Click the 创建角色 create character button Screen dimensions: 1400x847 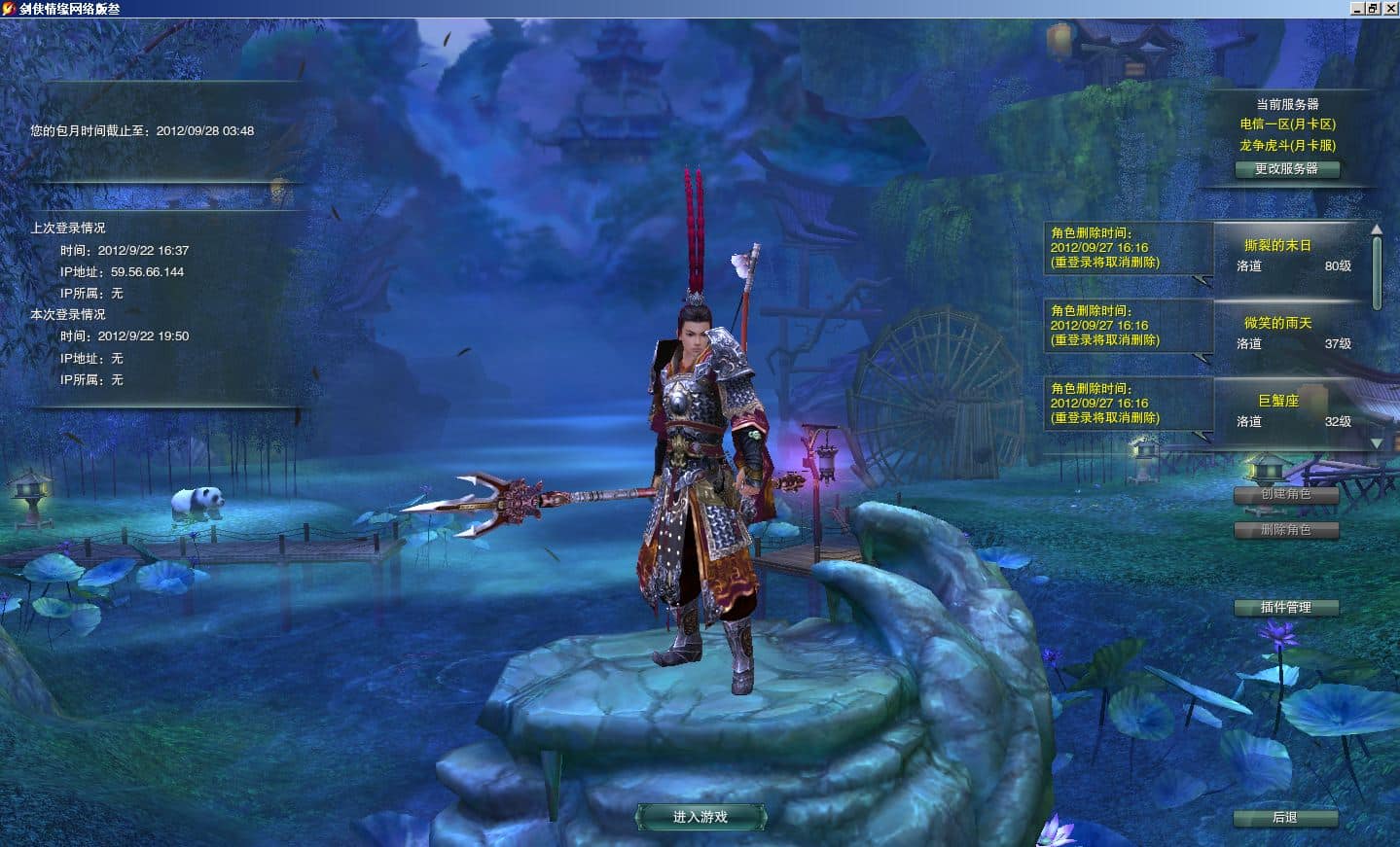(x=1286, y=494)
